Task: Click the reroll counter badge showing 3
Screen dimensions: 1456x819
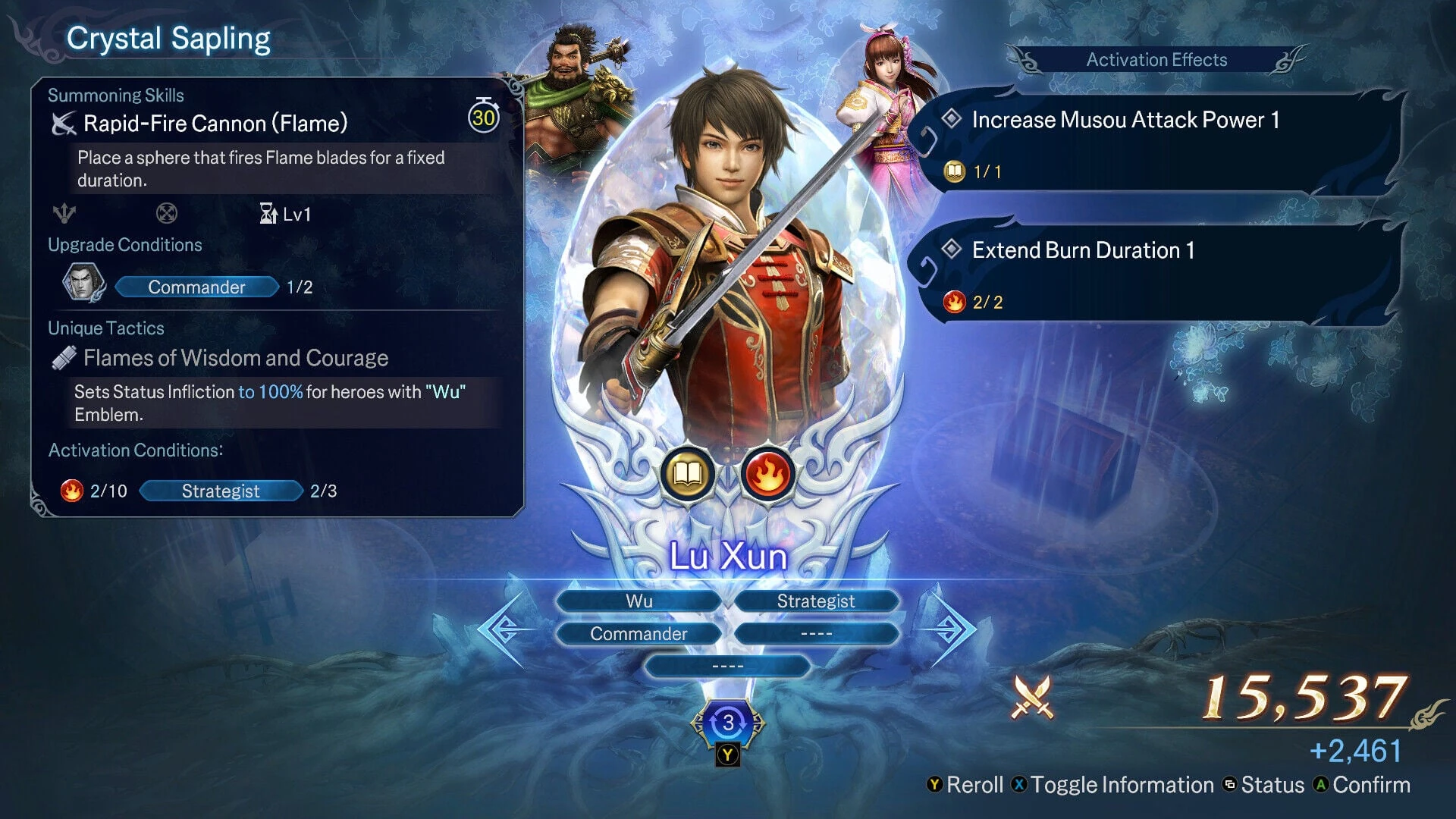Action: (728, 723)
